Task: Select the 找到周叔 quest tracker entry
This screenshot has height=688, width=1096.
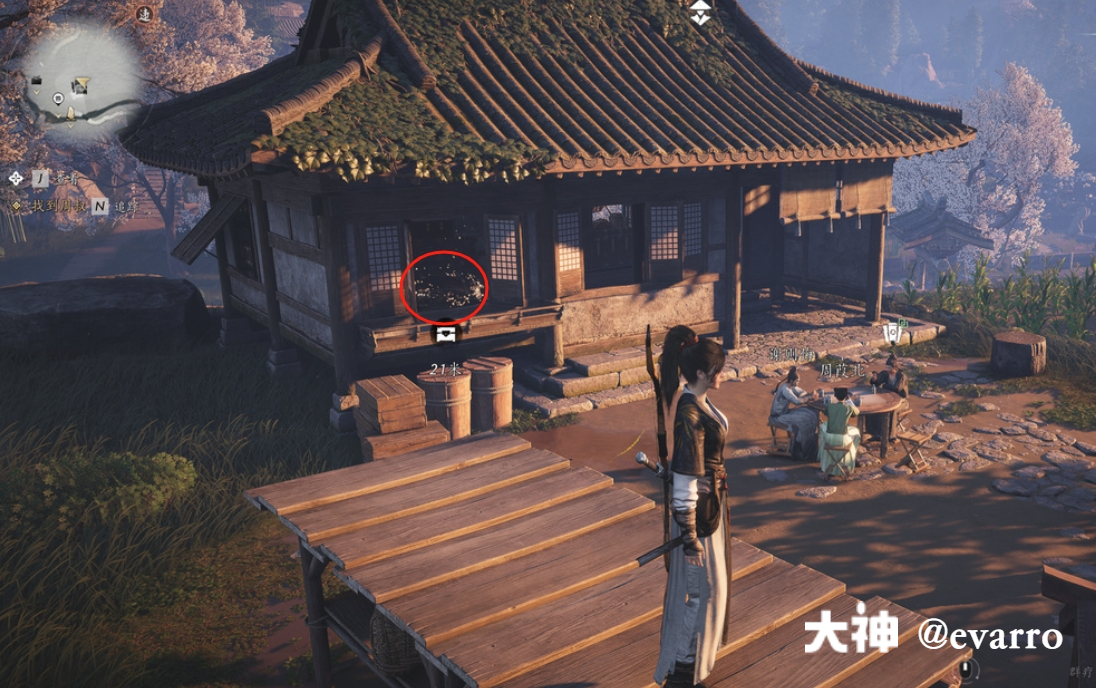Action: (52, 205)
